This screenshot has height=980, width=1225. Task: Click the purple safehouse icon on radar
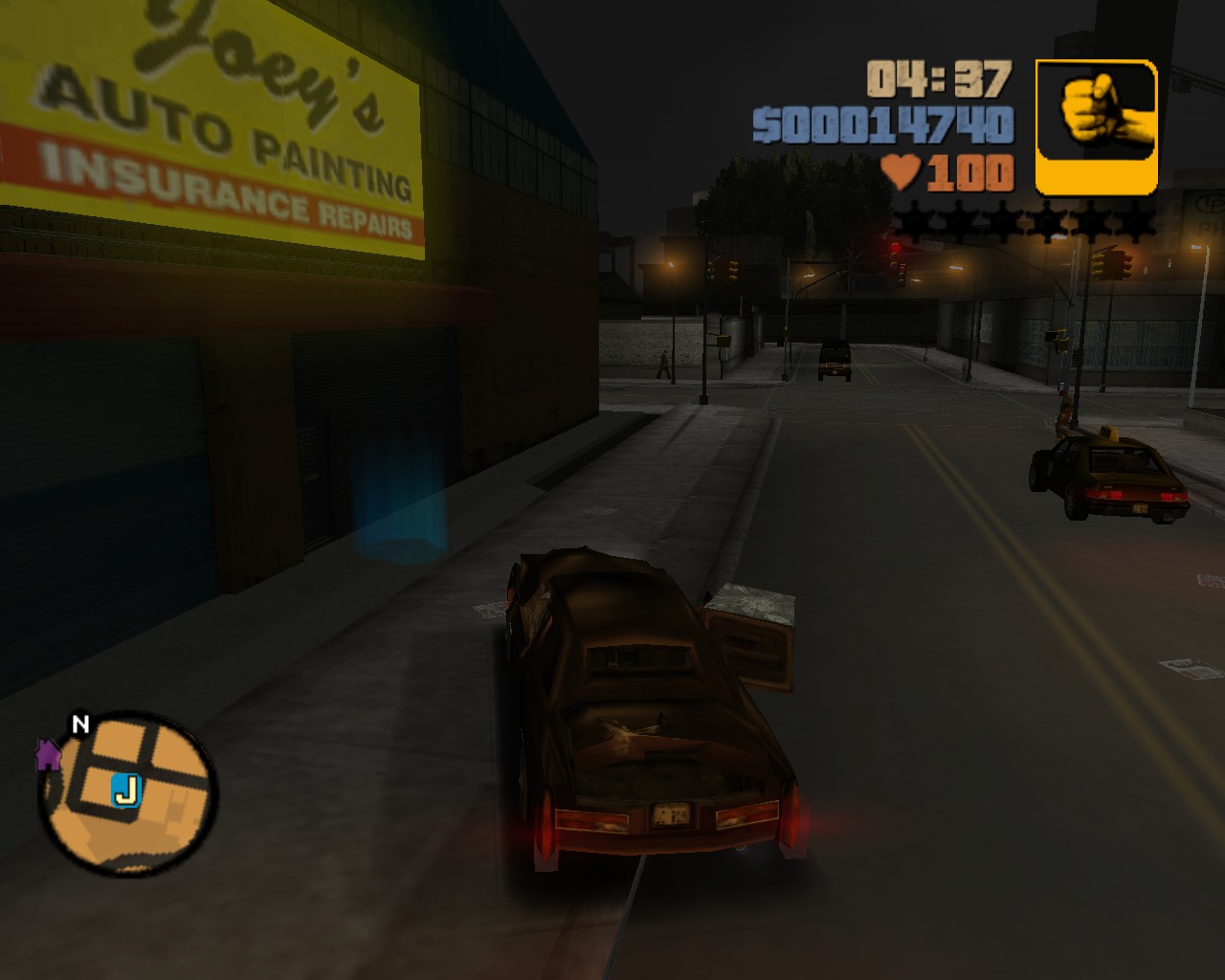pyautogui.click(x=48, y=755)
